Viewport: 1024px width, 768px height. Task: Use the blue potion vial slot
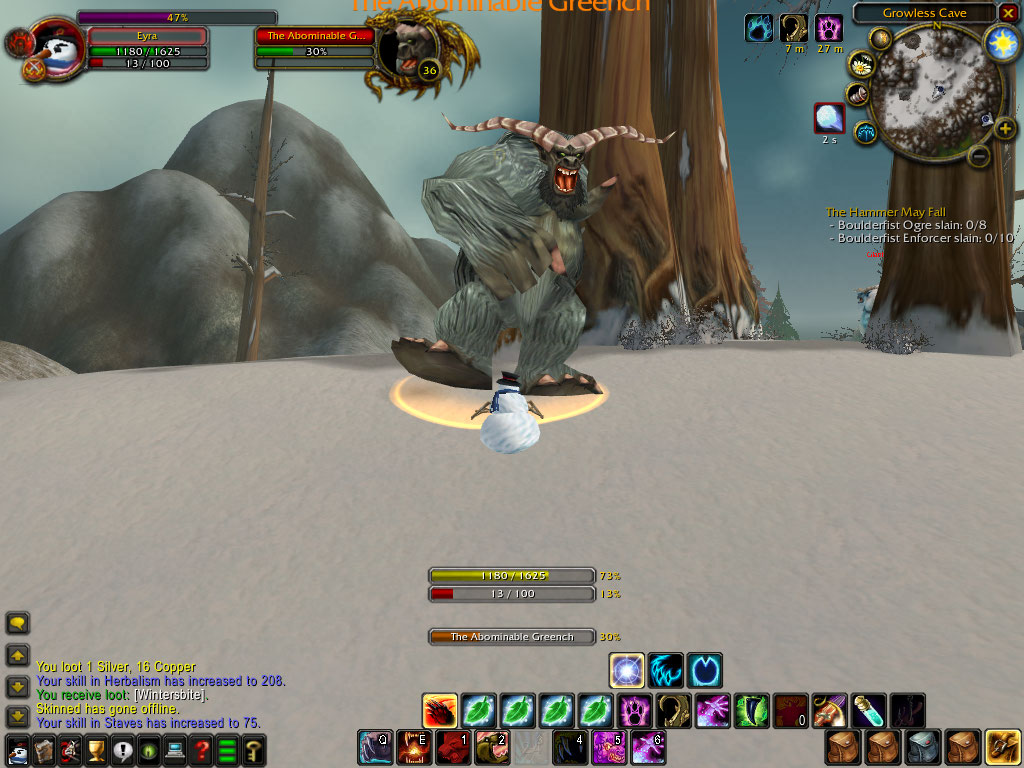point(868,711)
